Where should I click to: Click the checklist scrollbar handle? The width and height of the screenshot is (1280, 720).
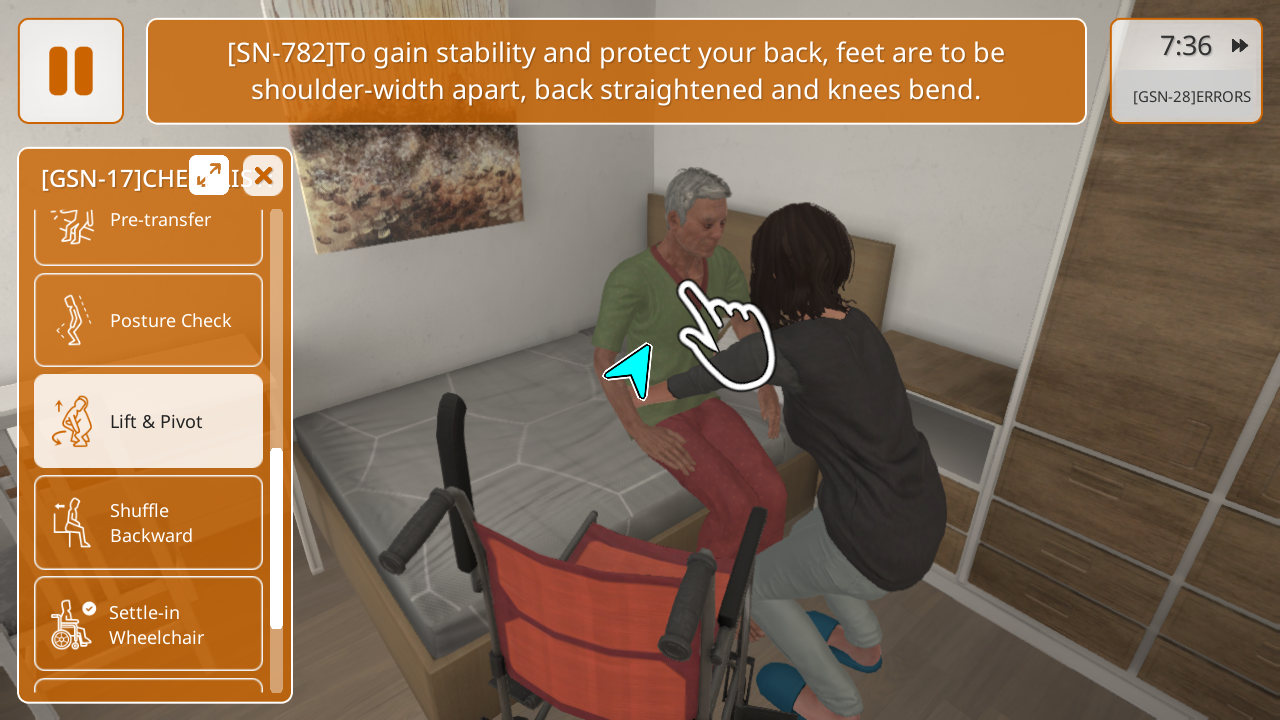click(276, 538)
